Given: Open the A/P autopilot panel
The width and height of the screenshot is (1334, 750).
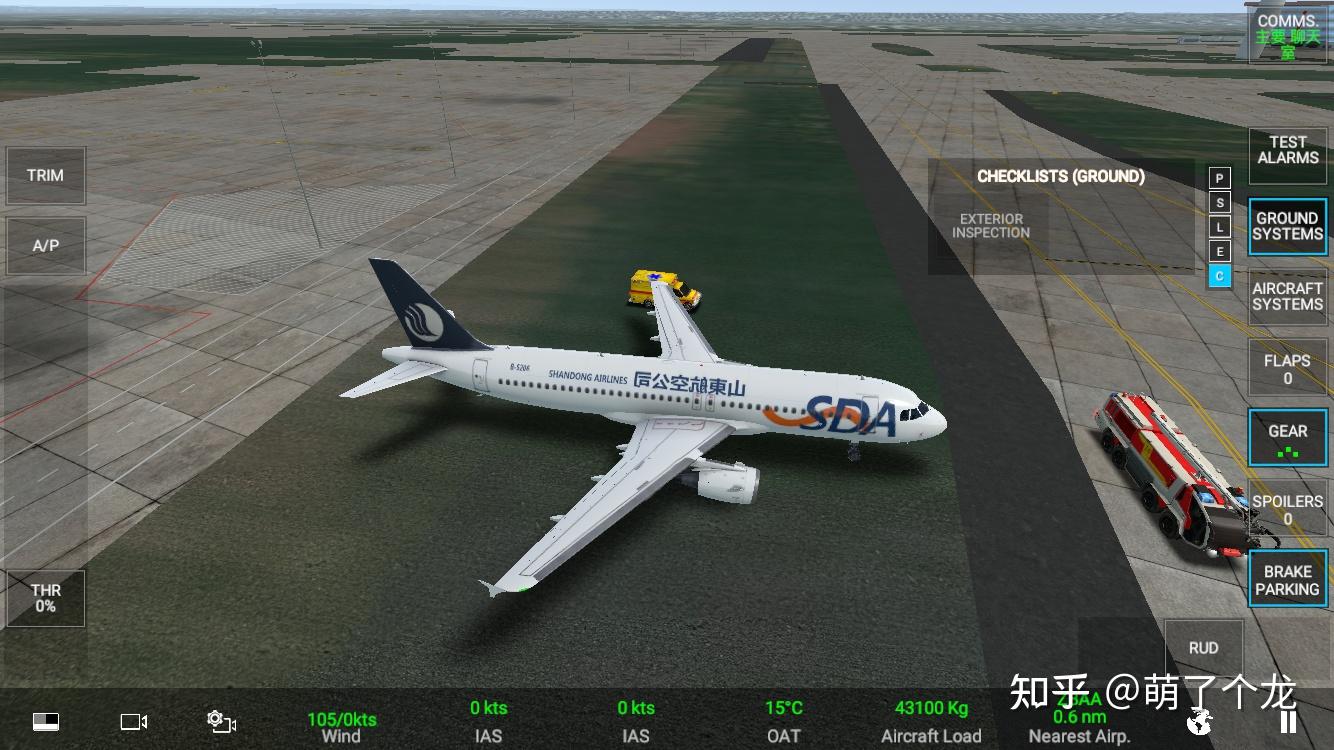Looking at the screenshot, I should pos(45,245).
